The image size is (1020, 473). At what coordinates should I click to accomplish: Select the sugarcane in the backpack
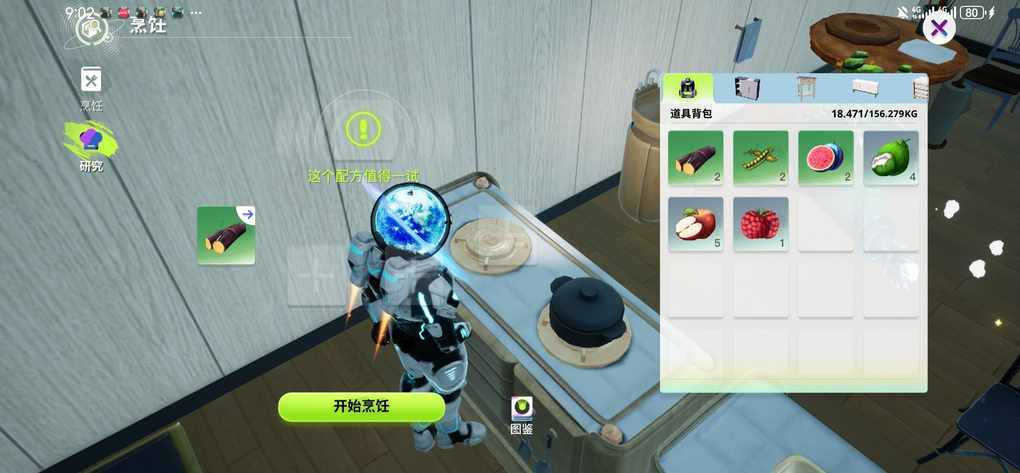[x=695, y=158]
